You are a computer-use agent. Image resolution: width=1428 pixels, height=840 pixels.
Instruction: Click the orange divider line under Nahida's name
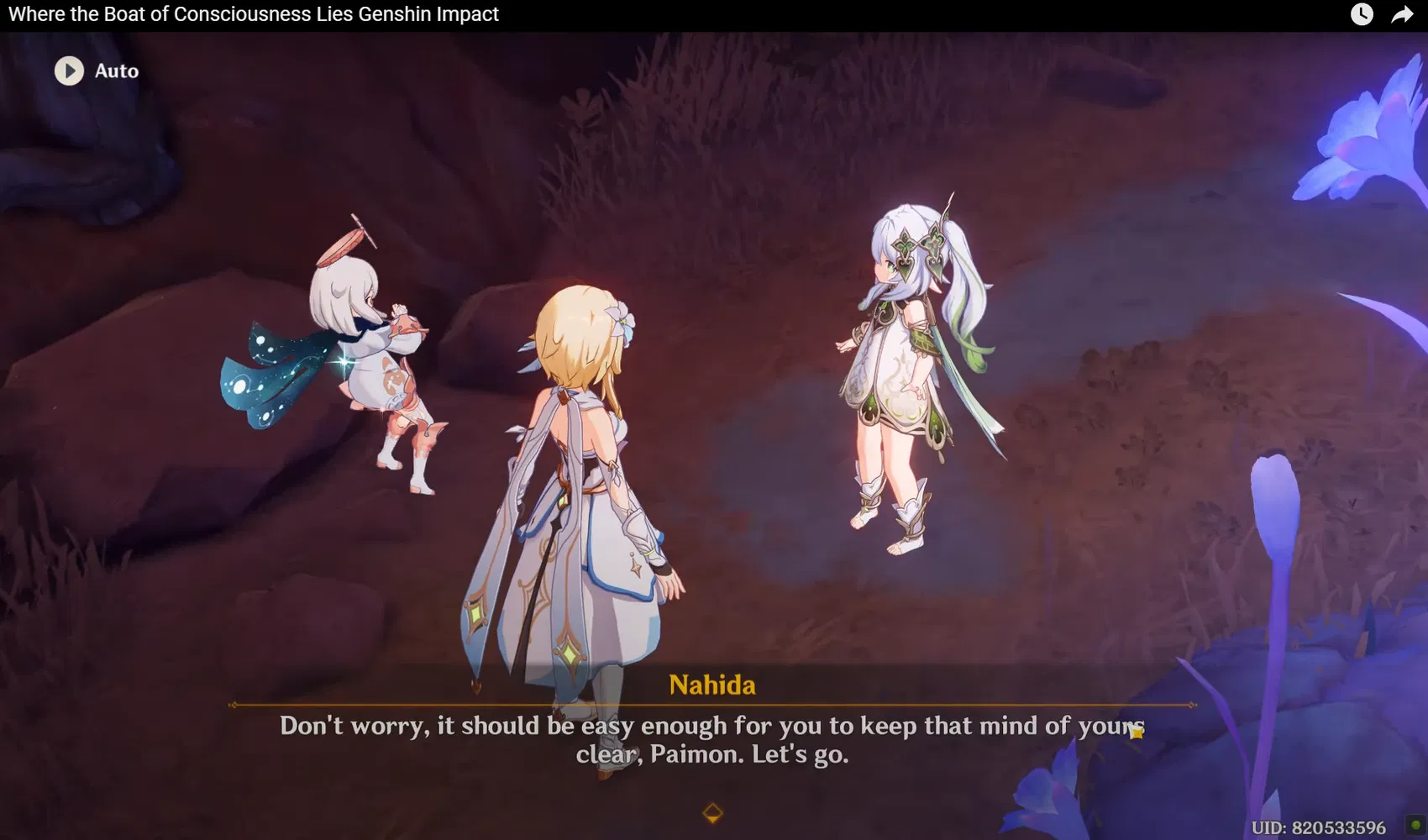pos(713,706)
